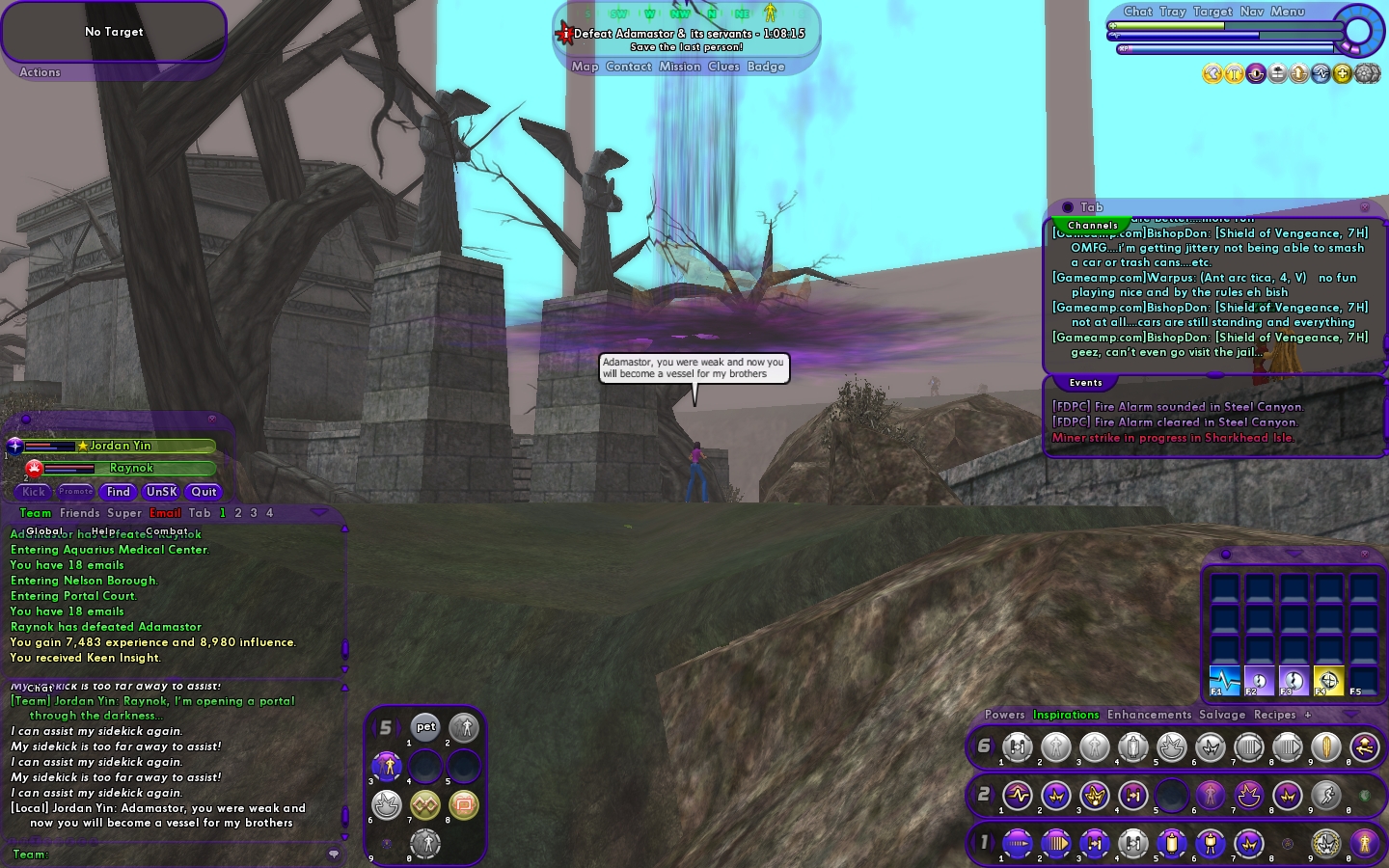Quit the team with Quit button
This screenshot has height=868, width=1389.
tap(204, 492)
